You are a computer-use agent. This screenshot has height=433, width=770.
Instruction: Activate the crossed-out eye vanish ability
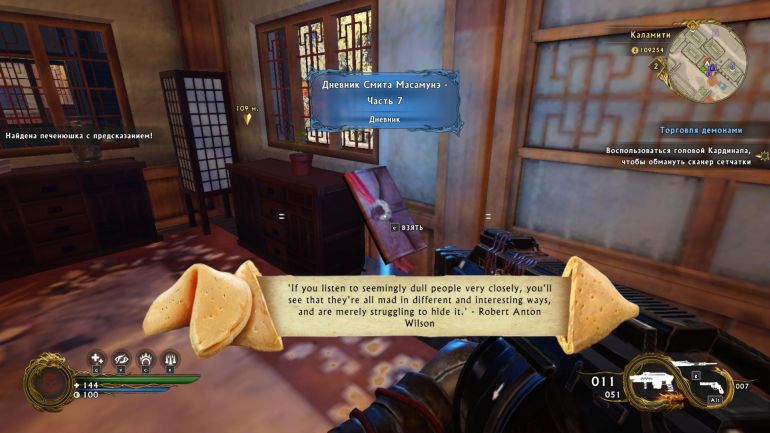[x=121, y=359]
